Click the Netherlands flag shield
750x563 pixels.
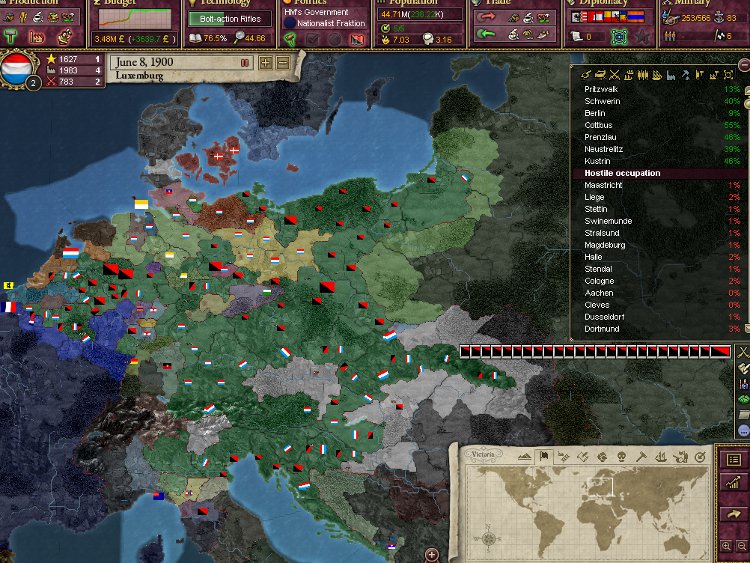click(19, 70)
